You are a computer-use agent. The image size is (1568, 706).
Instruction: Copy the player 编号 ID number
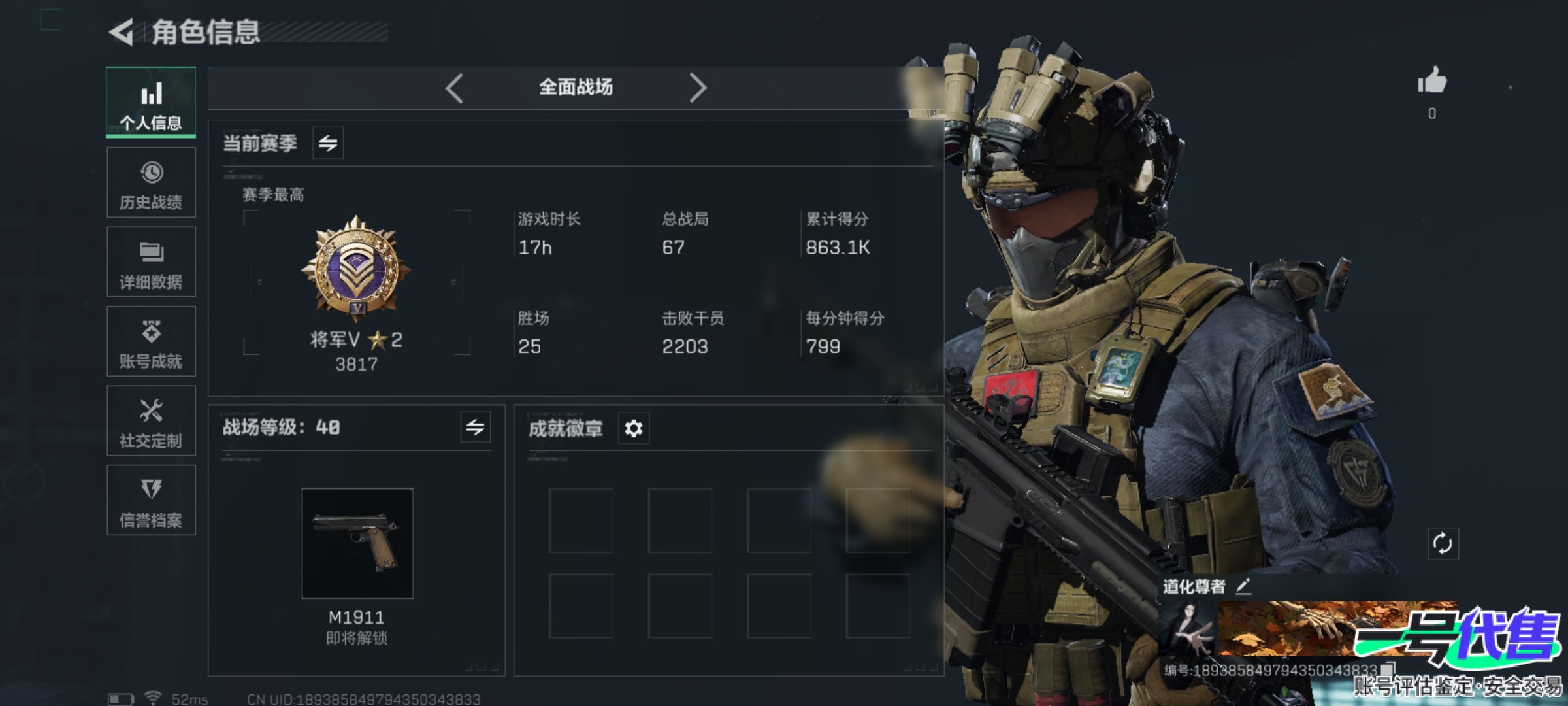[1388, 669]
